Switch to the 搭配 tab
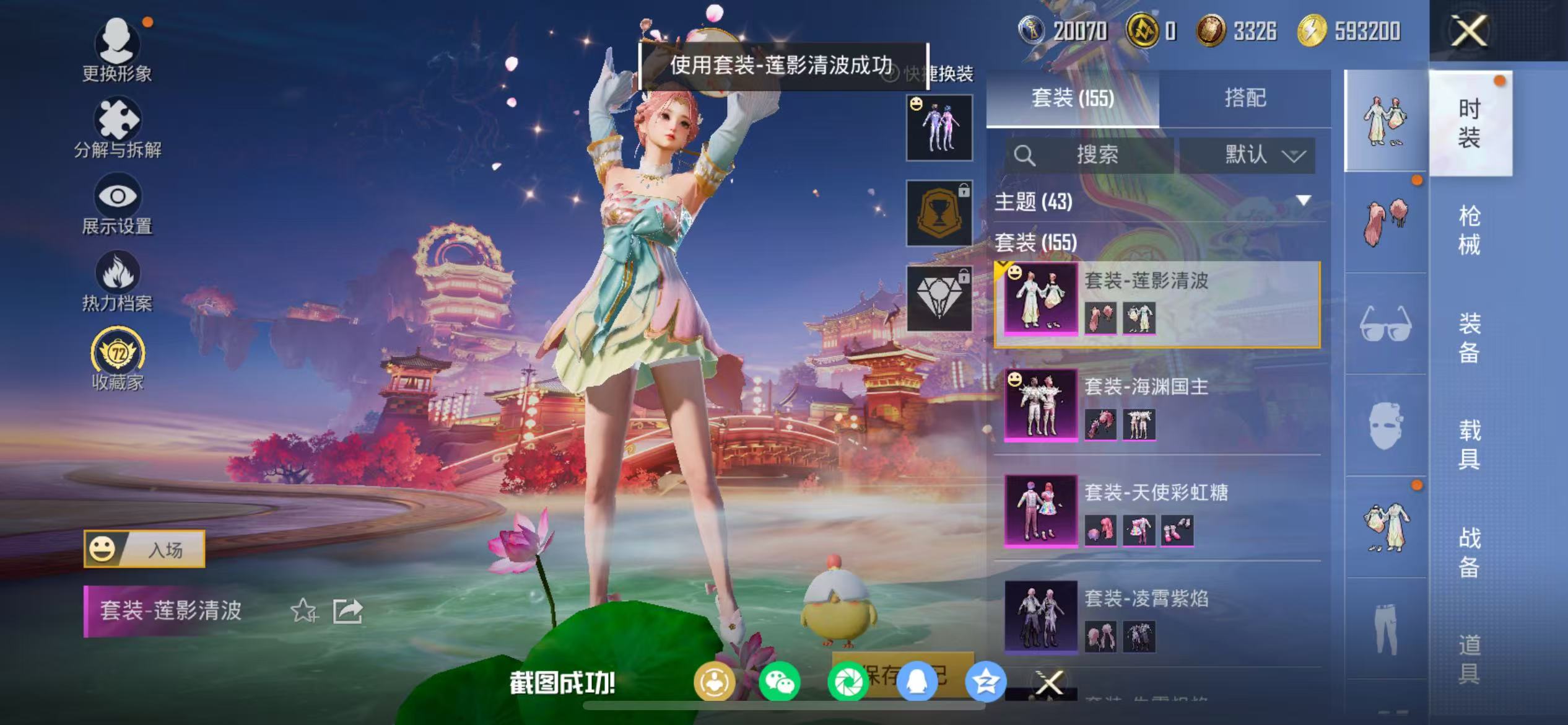This screenshot has width=1568, height=725. click(x=1245, y=98)
